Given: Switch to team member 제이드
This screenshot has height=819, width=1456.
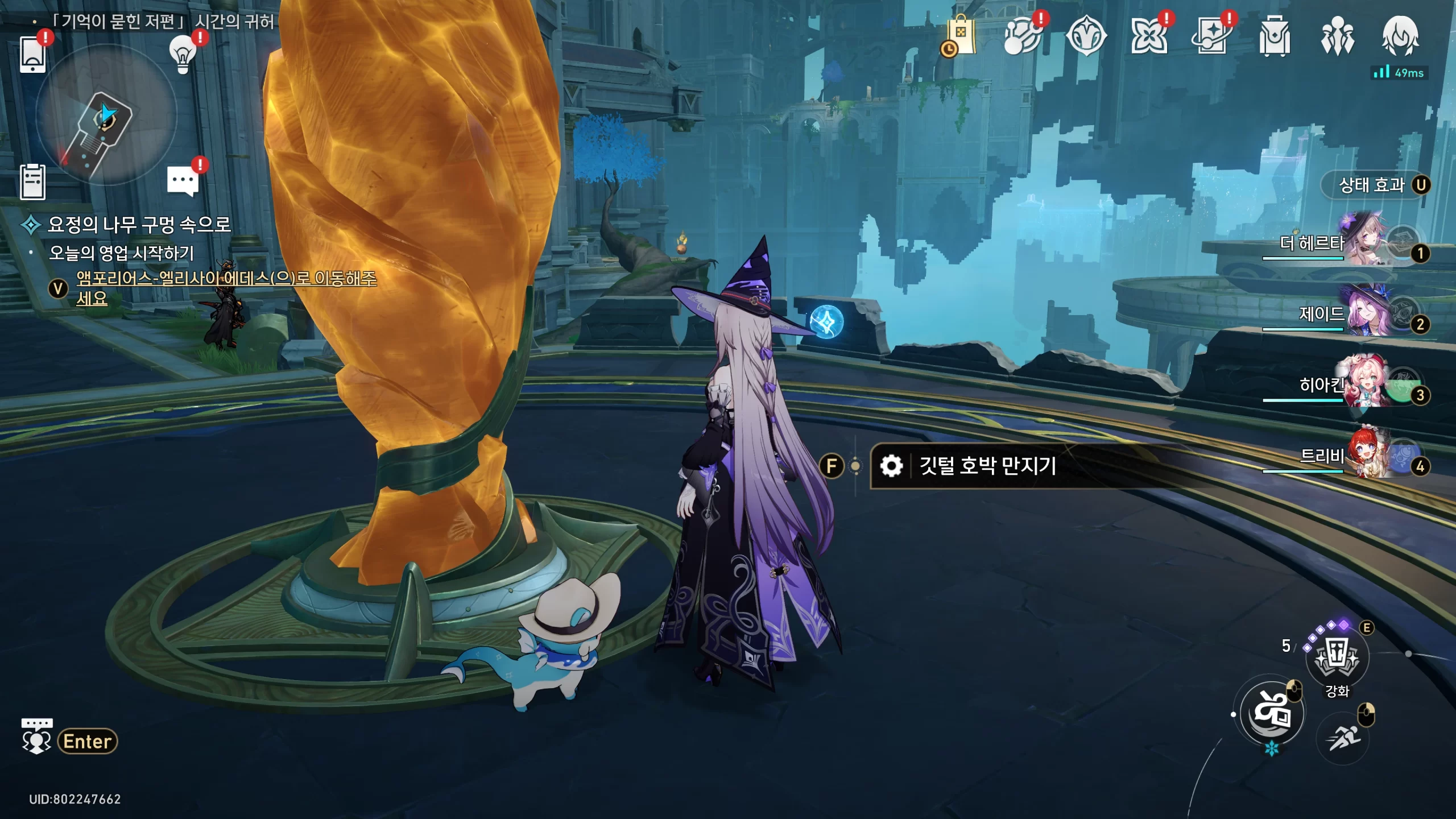Looking at the screenshot, I should pyautogui.click(x=1365, y=313).
